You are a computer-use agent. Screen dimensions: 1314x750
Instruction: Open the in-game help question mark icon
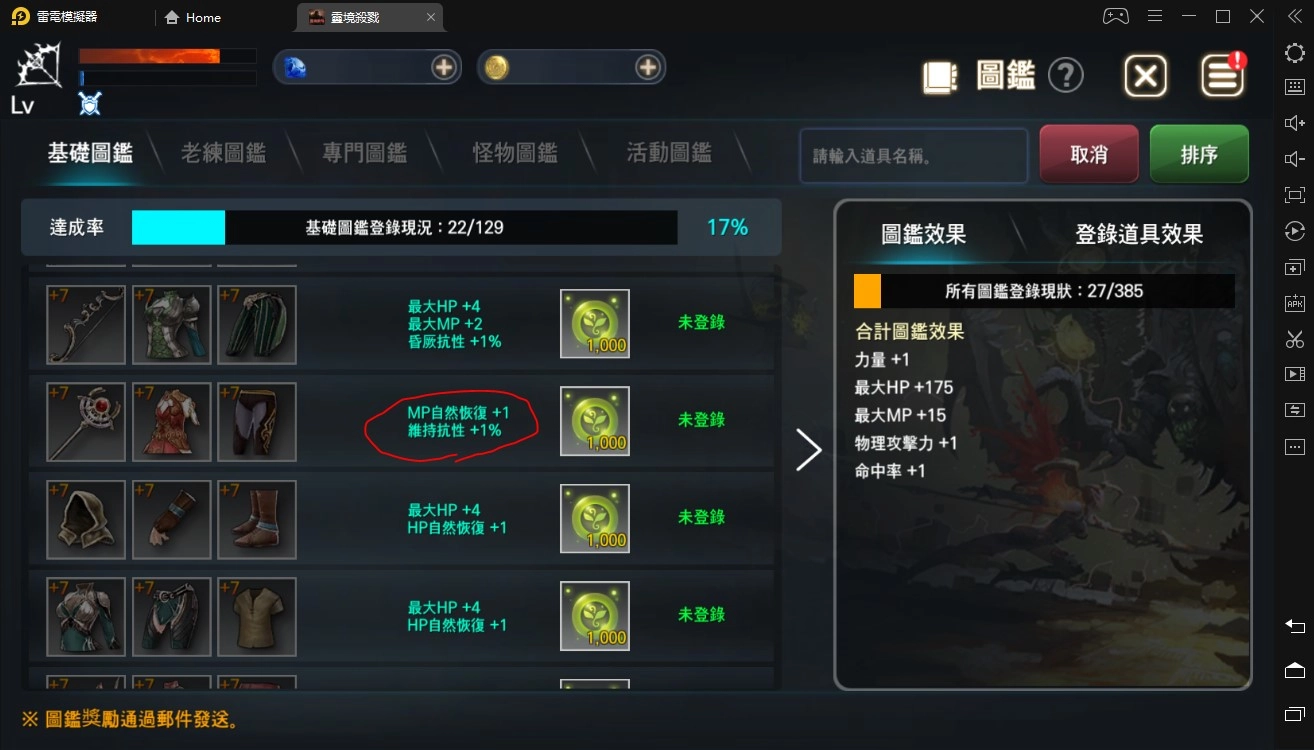[x=1066, y=75]
